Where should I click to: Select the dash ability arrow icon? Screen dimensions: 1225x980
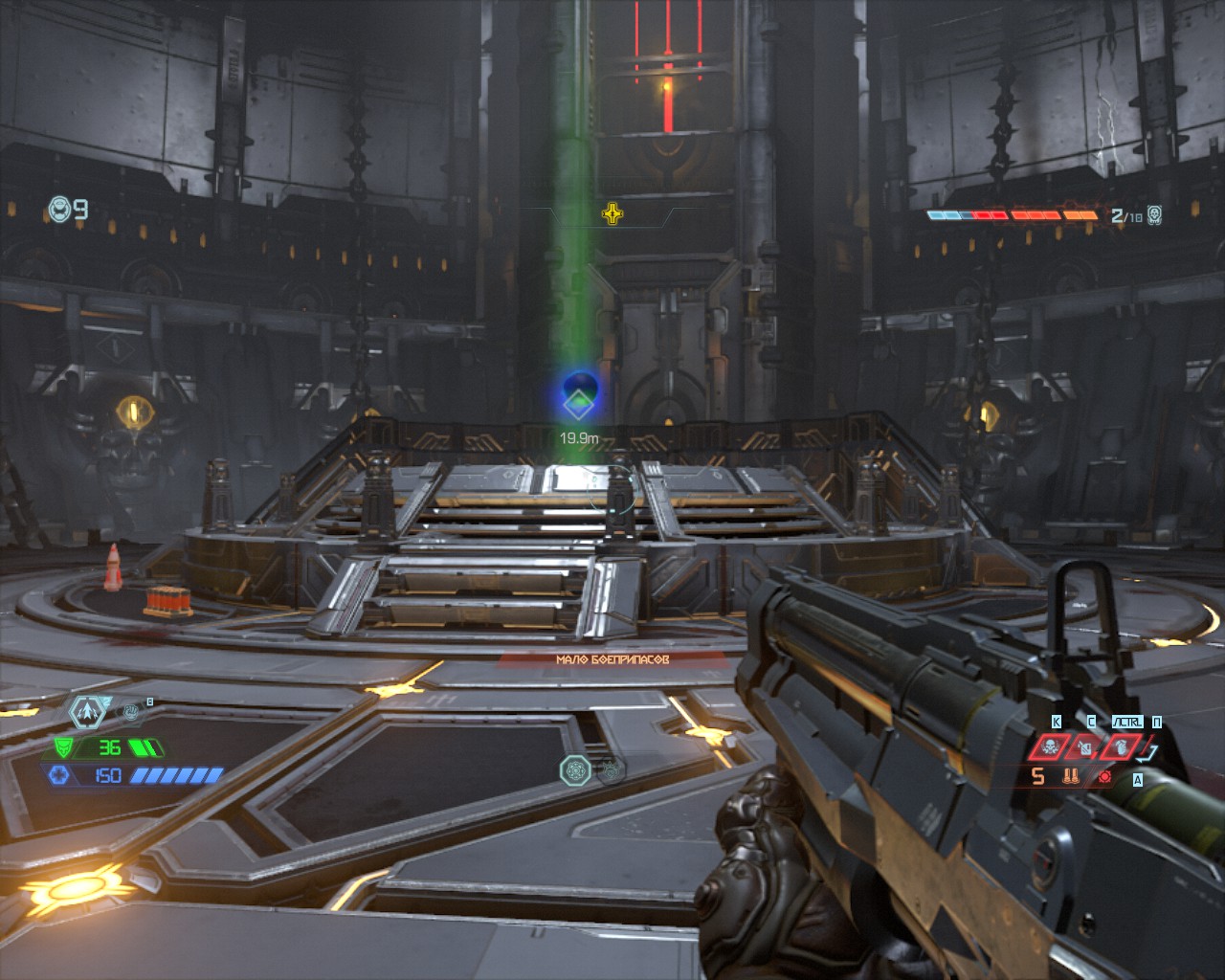[x=87, y=711]
